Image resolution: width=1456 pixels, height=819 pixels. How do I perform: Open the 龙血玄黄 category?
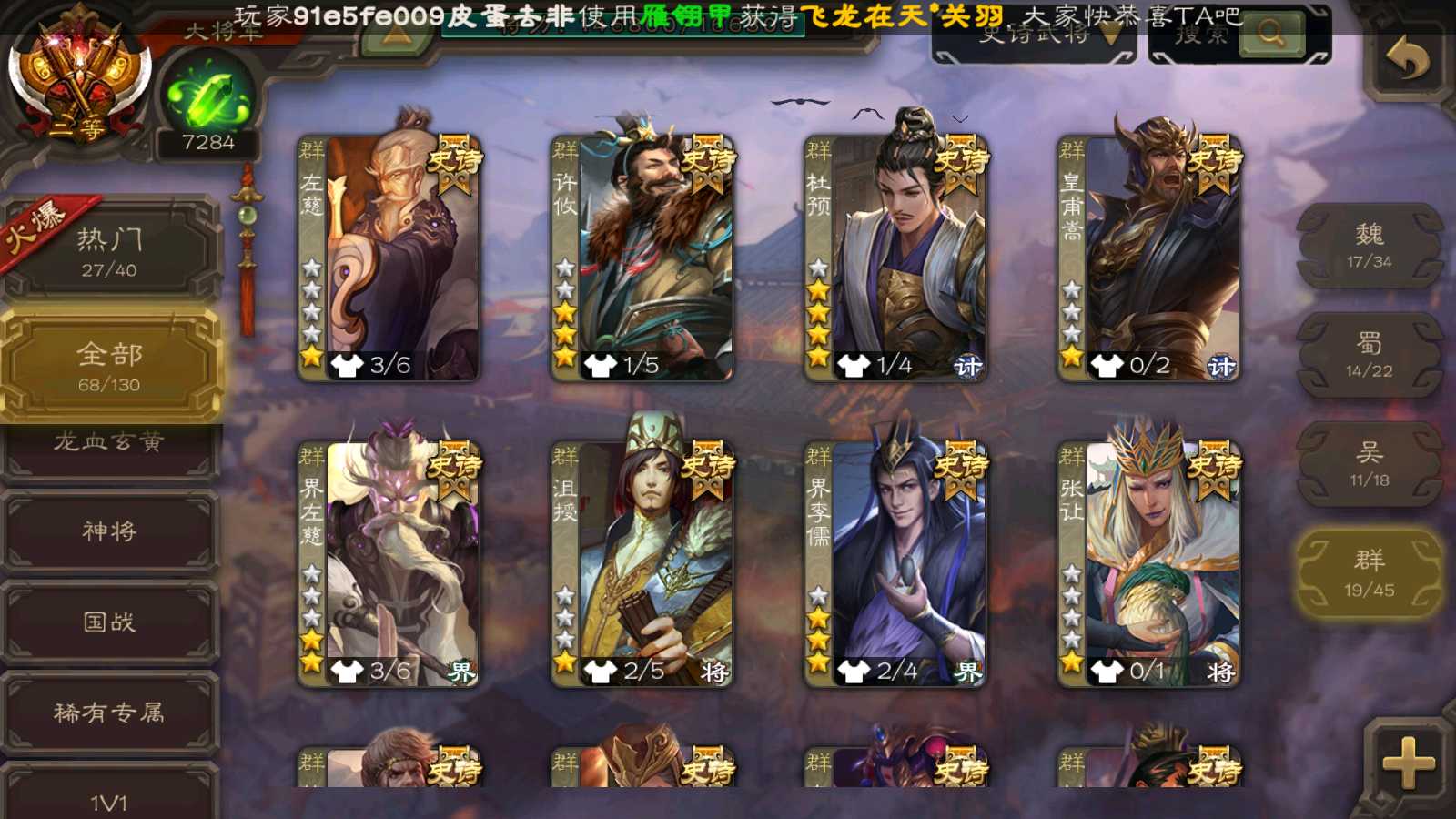coord(109,444)
